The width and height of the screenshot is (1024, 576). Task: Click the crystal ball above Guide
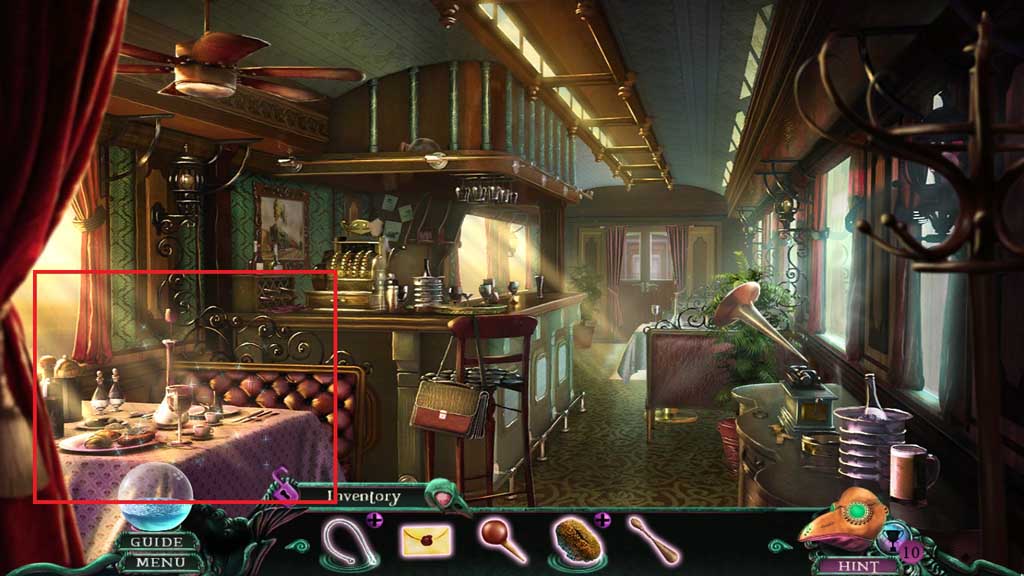156,499
